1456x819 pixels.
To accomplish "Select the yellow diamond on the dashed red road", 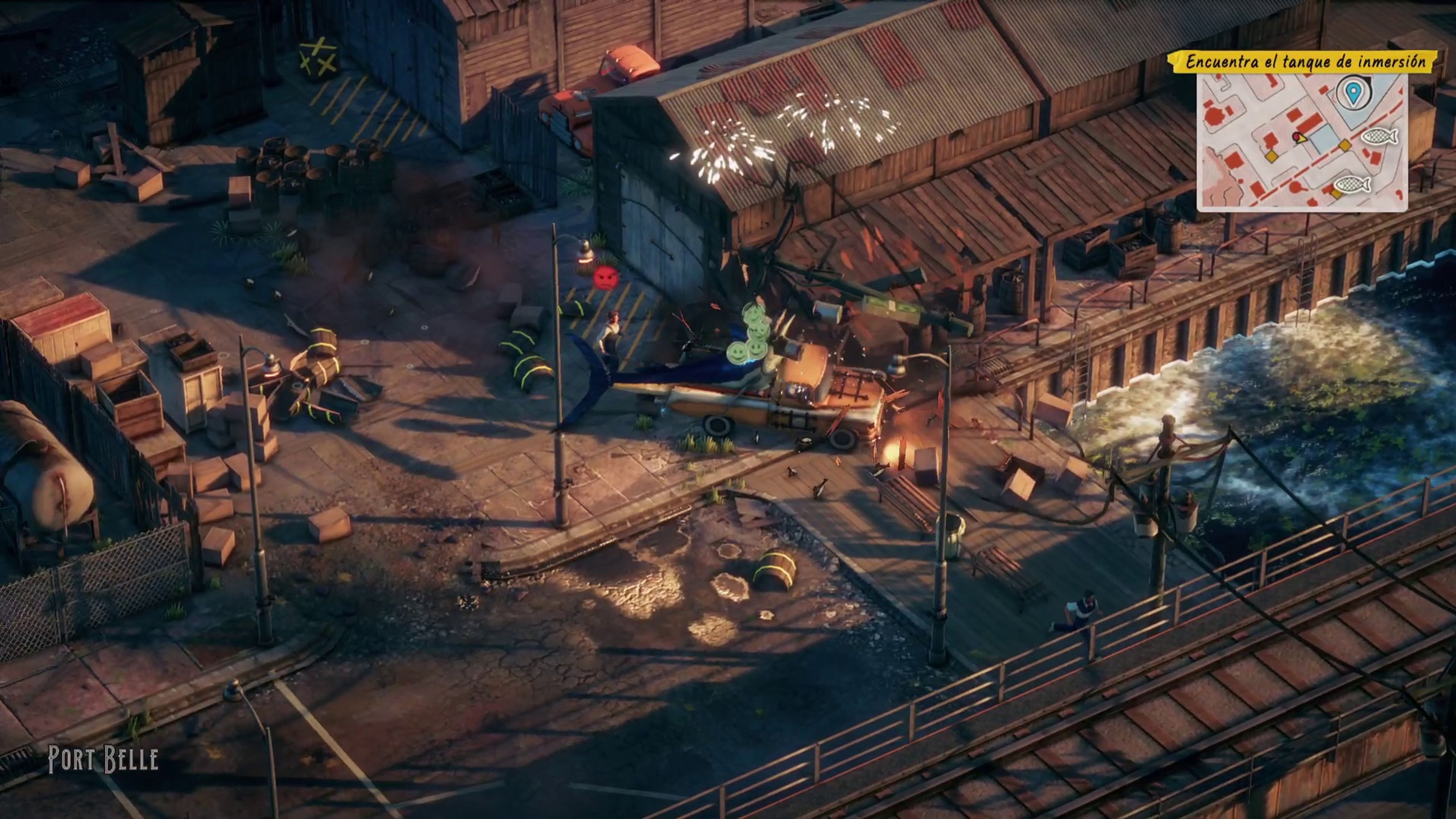I will click(x=1345, y=146).
